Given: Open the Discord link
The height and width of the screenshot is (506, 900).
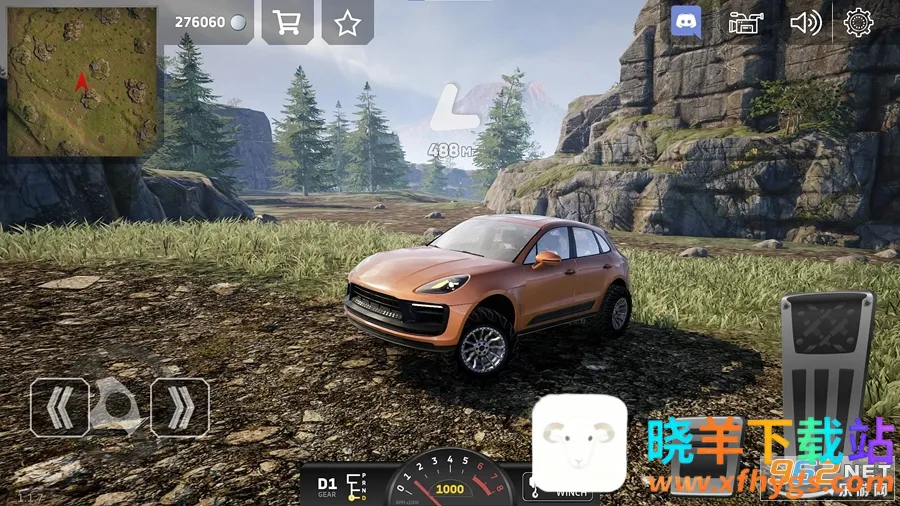Looking at the screenshot, I should pos(686,22).
